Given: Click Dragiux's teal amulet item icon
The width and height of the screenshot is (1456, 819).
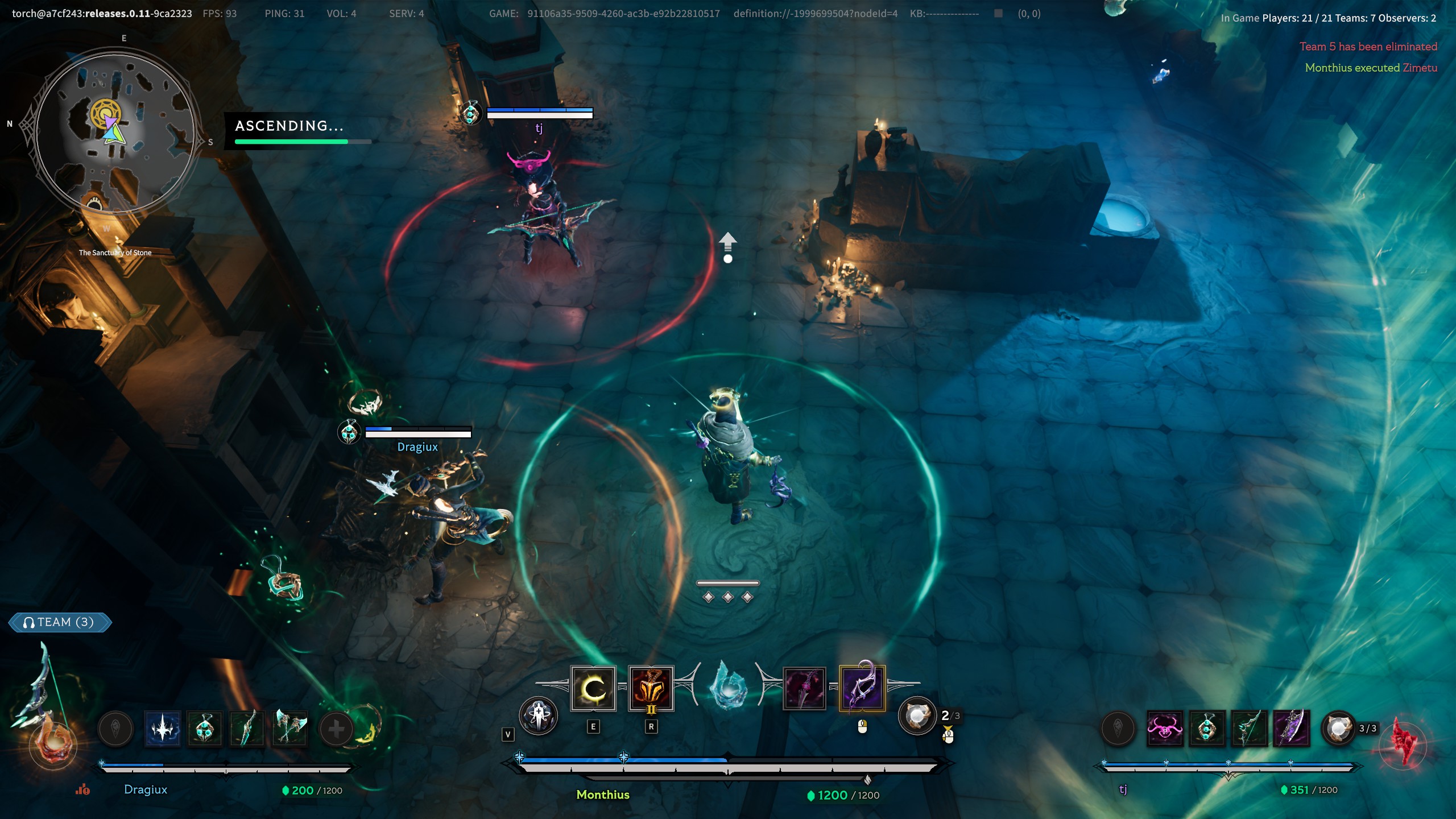Looking at the screenshot, I should [x=205, y=729].
